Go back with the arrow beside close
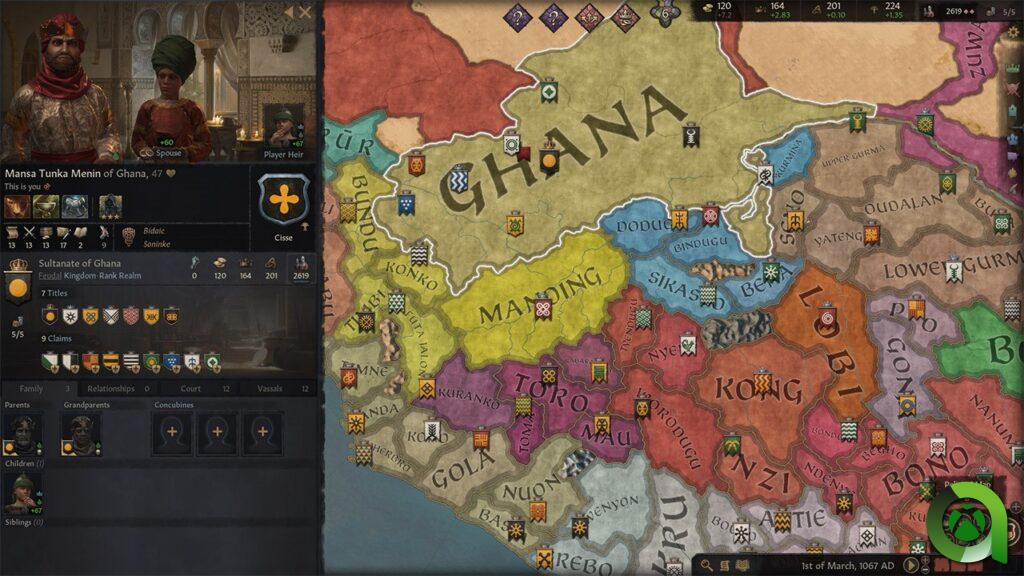This screenshot has width=1024, height=576. 289,12
